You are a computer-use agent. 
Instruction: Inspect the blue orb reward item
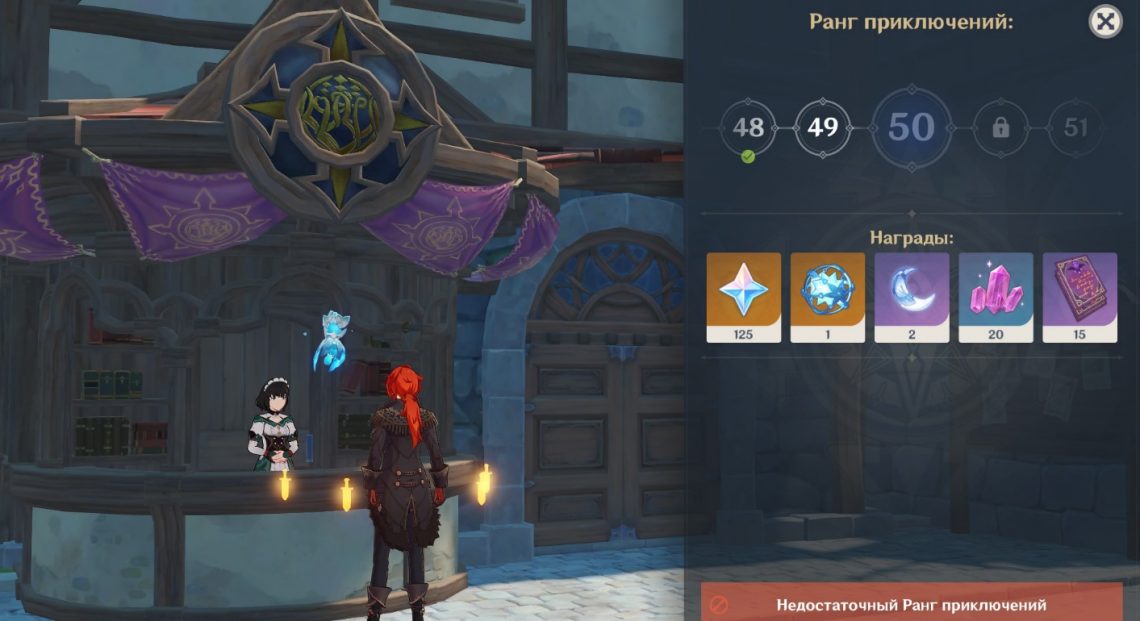827,297
